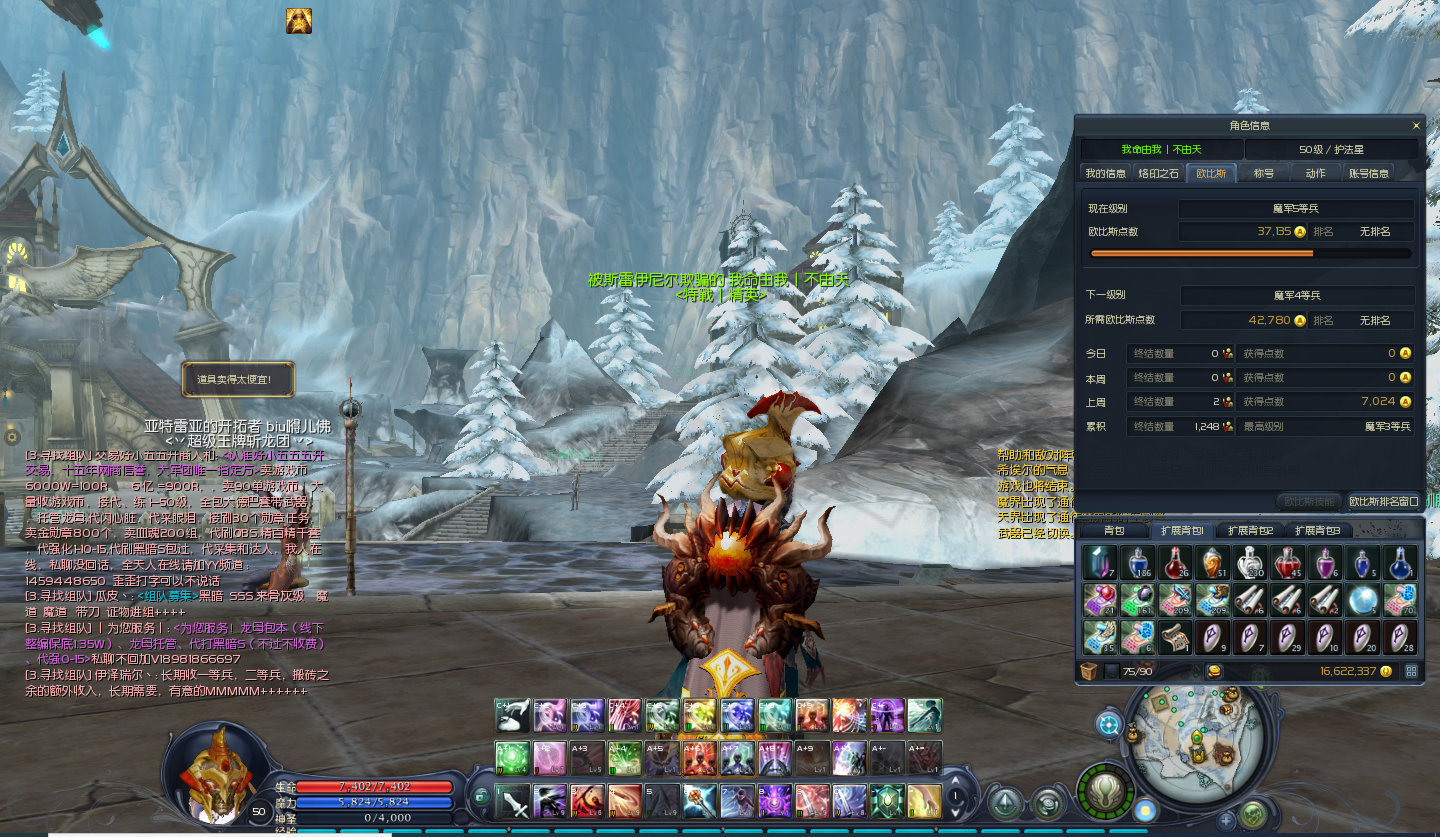This screenshot has width=1440, height=837.
Task: Use the mace skill in slot 6
Action: pyautogui.click(x=700, y=801)
